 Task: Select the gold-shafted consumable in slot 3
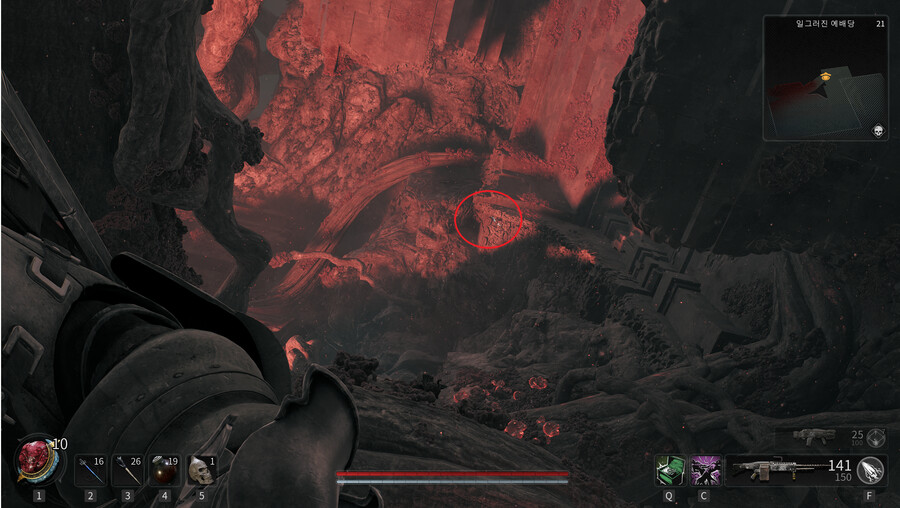pyautogui.click(x=127, y=469)
